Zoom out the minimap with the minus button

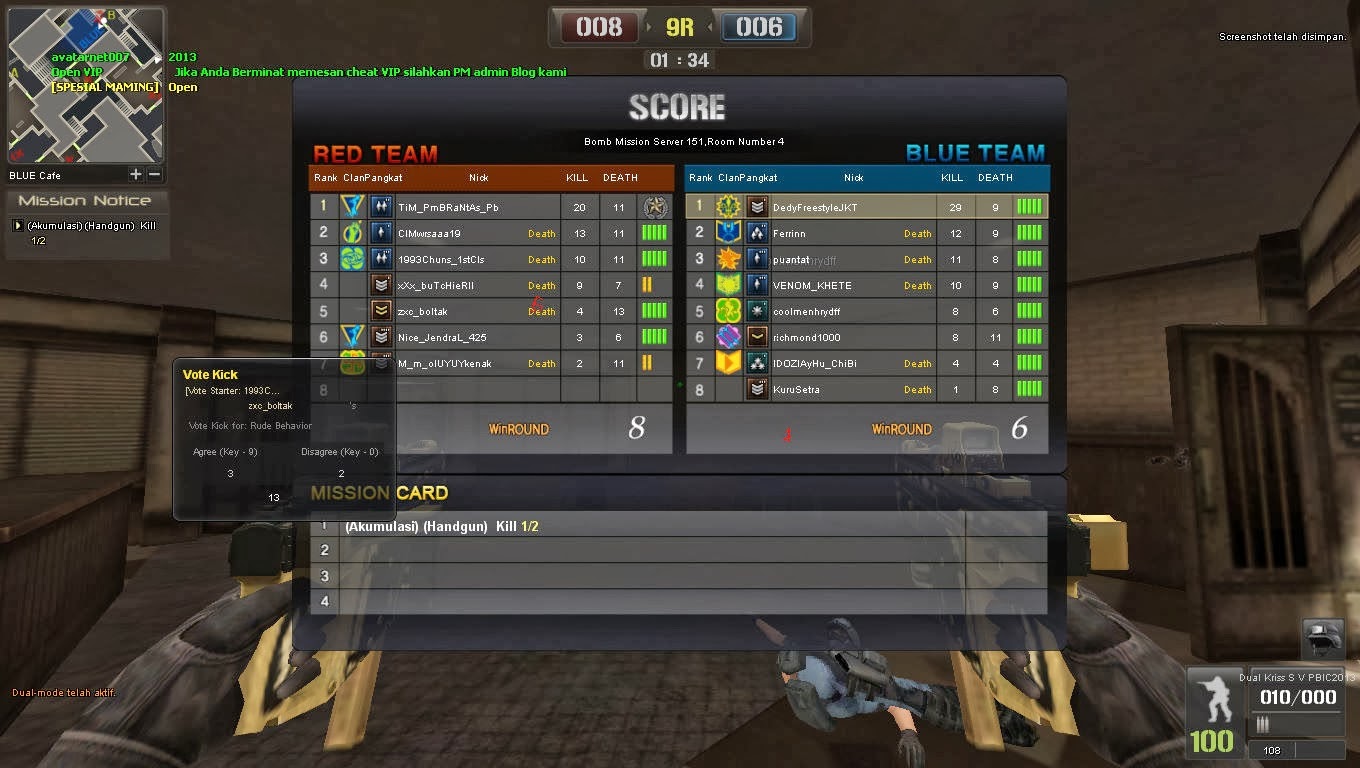click(153, 174)
